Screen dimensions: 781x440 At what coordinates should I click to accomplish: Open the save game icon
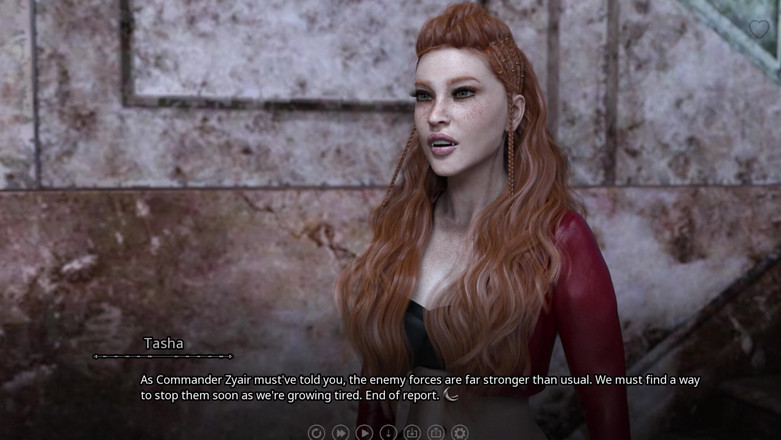coord(412,433)
